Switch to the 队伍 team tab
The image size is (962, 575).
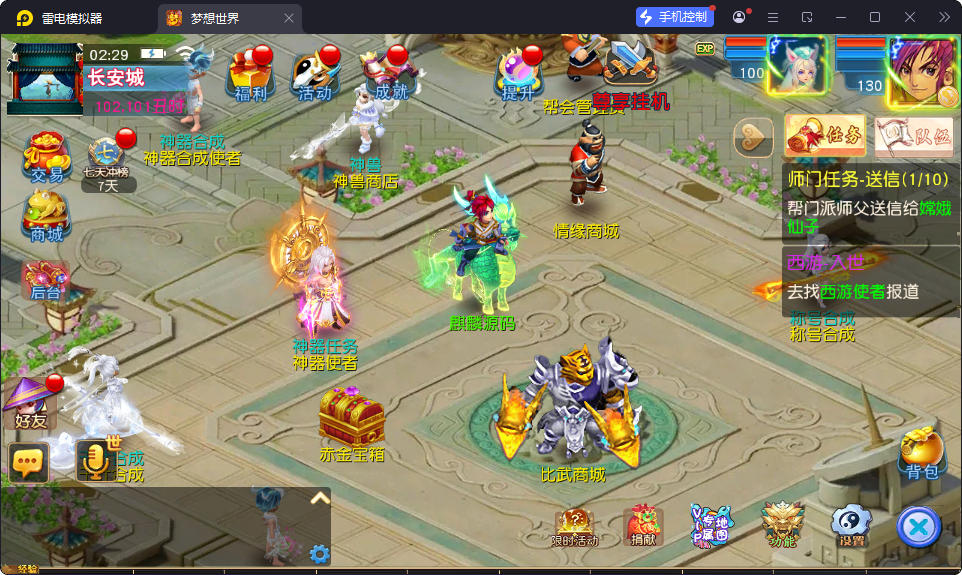click(913, 136)
